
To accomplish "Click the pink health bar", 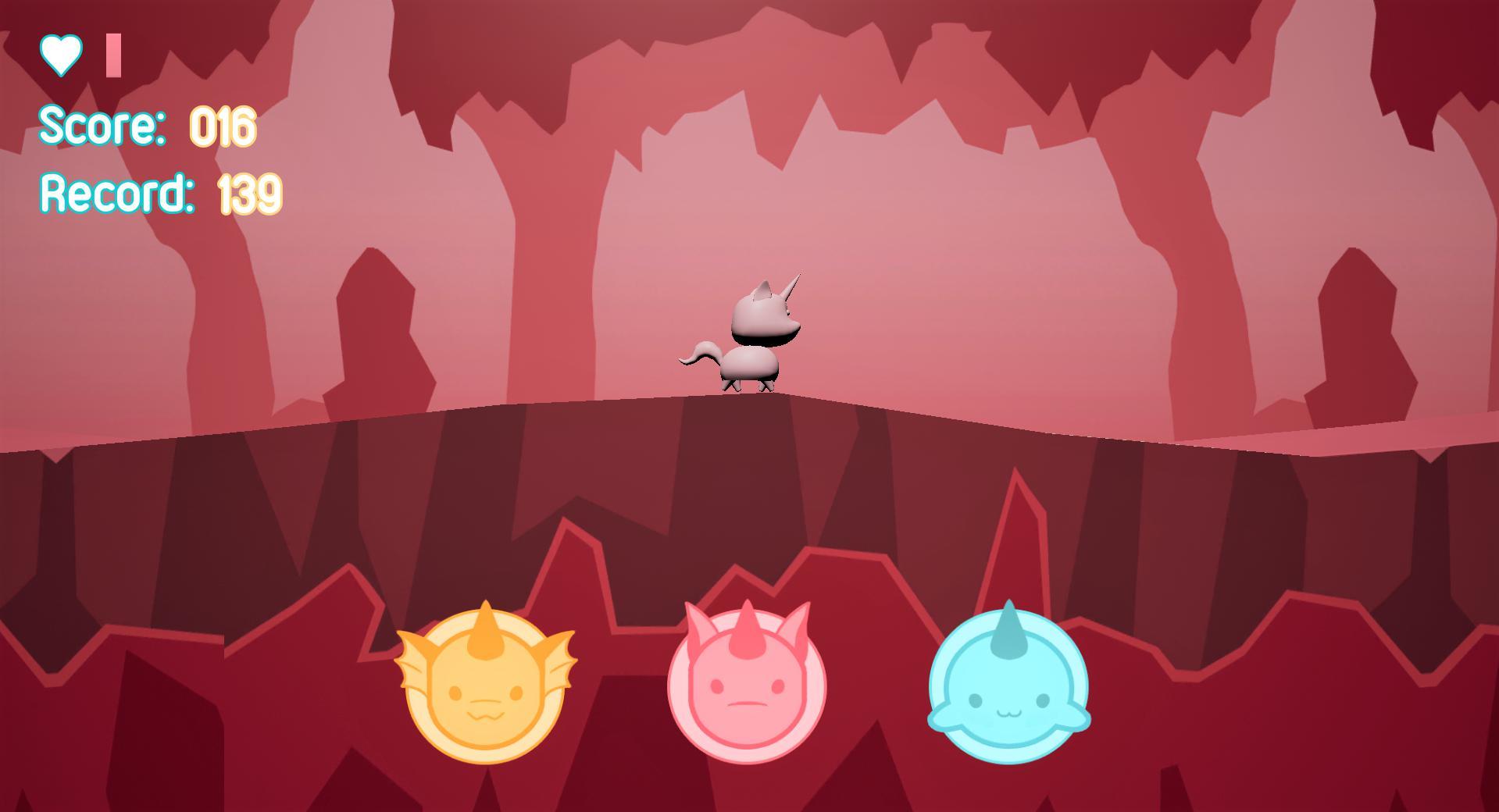I will [112, 54].
